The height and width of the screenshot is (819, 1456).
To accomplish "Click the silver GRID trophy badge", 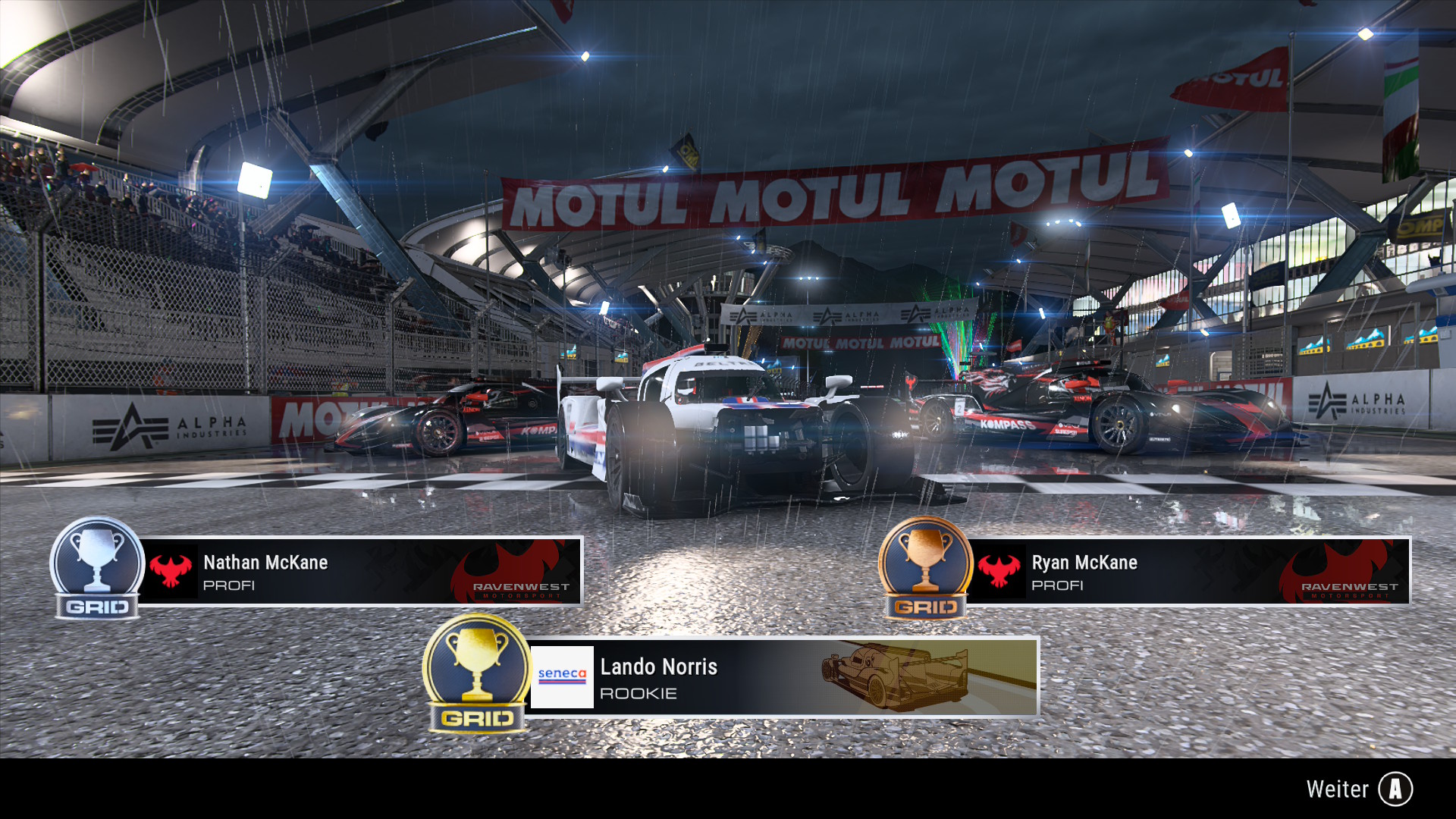I will click(x=97, y=569).
